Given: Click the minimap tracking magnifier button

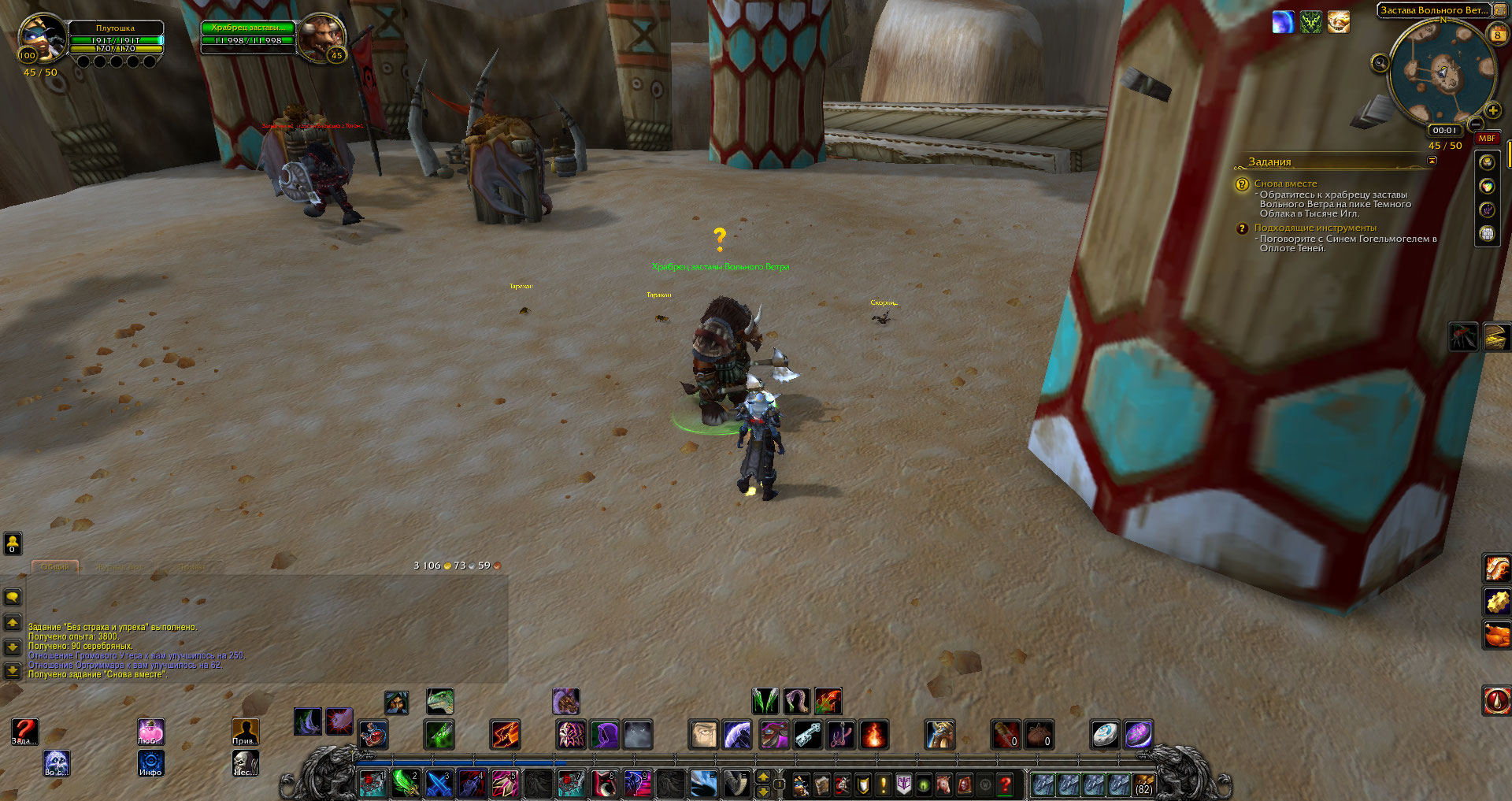Looking at the screenshot, I should 1380,63.
